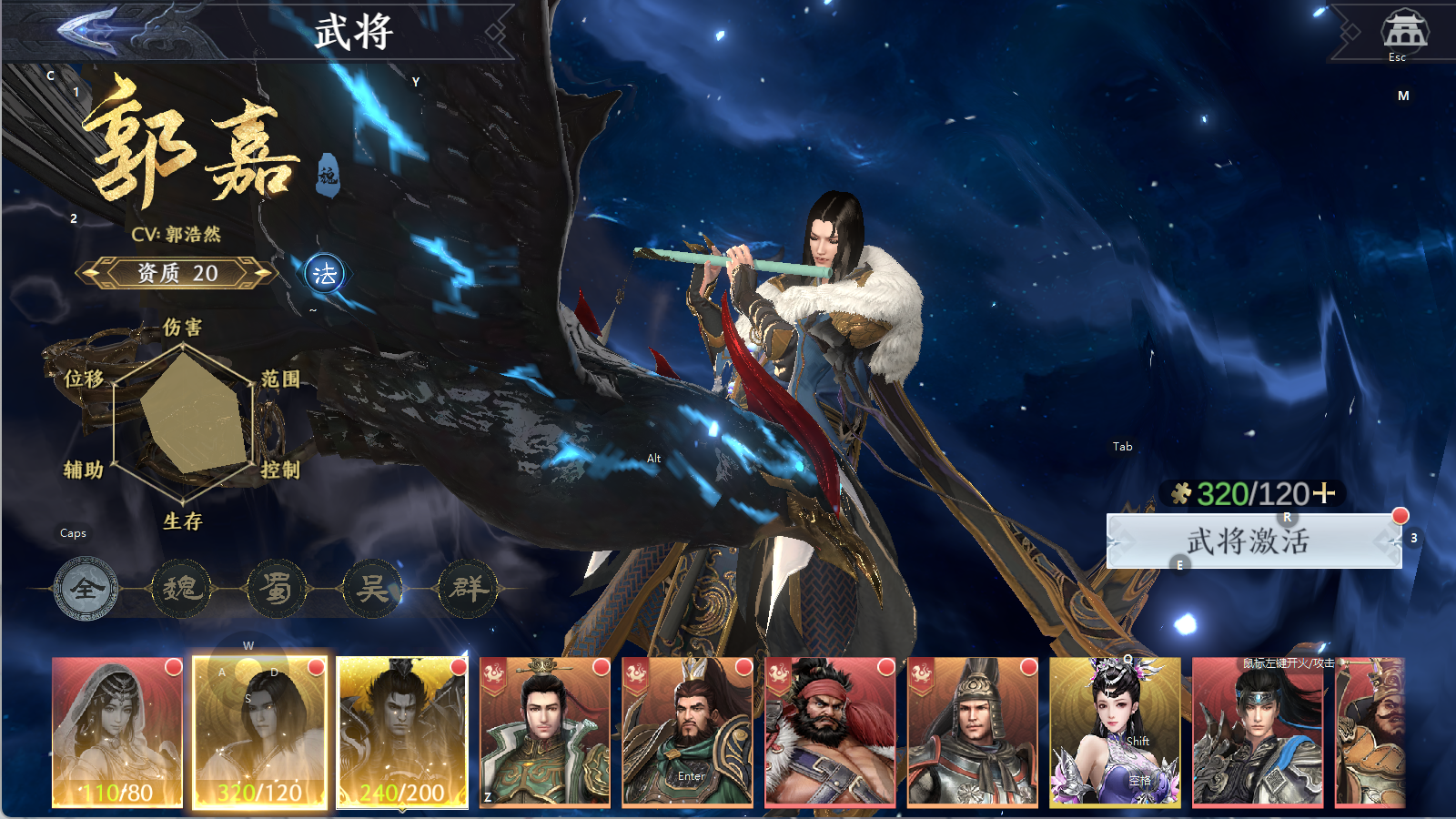
Task: Activate the hero with 武将激活
Action: pos(1253,541)
